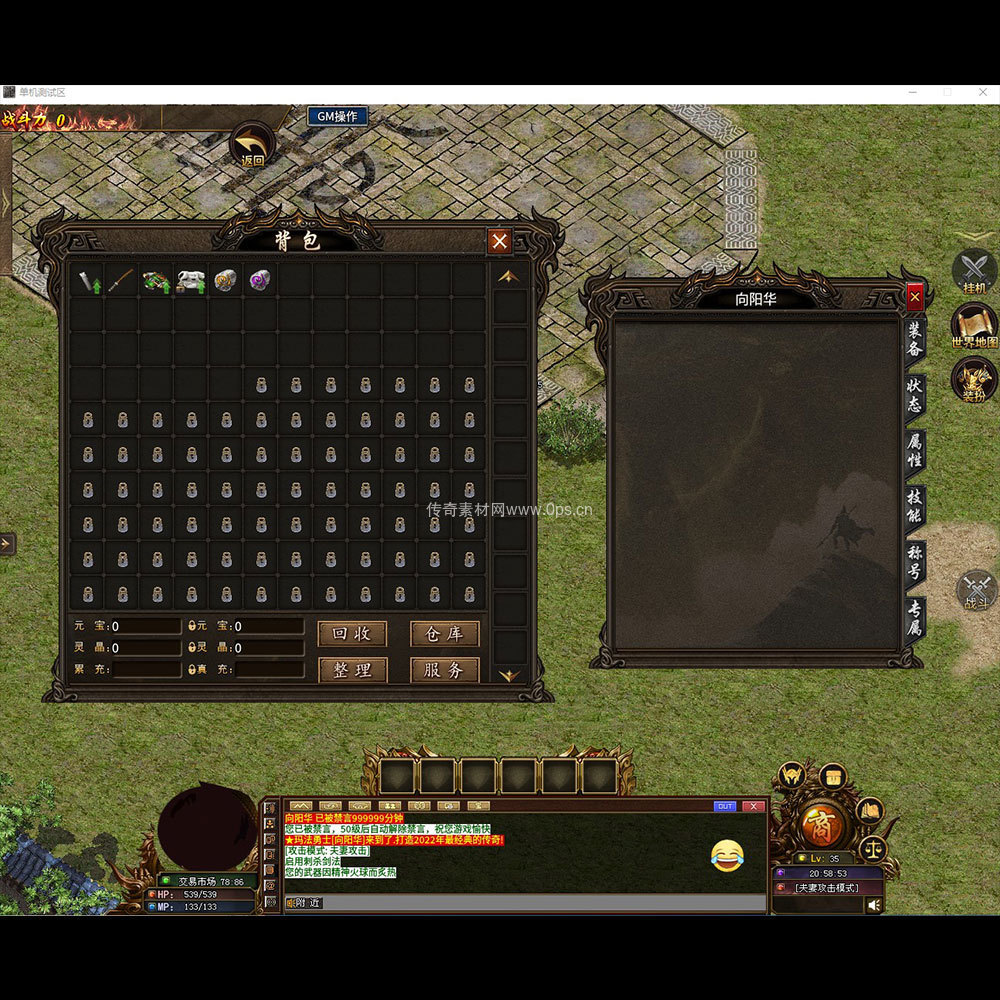Open the GM操作 panel
Viewport: 1000px width, 1000px height.
pyautogui.click(x=337, y=117)
